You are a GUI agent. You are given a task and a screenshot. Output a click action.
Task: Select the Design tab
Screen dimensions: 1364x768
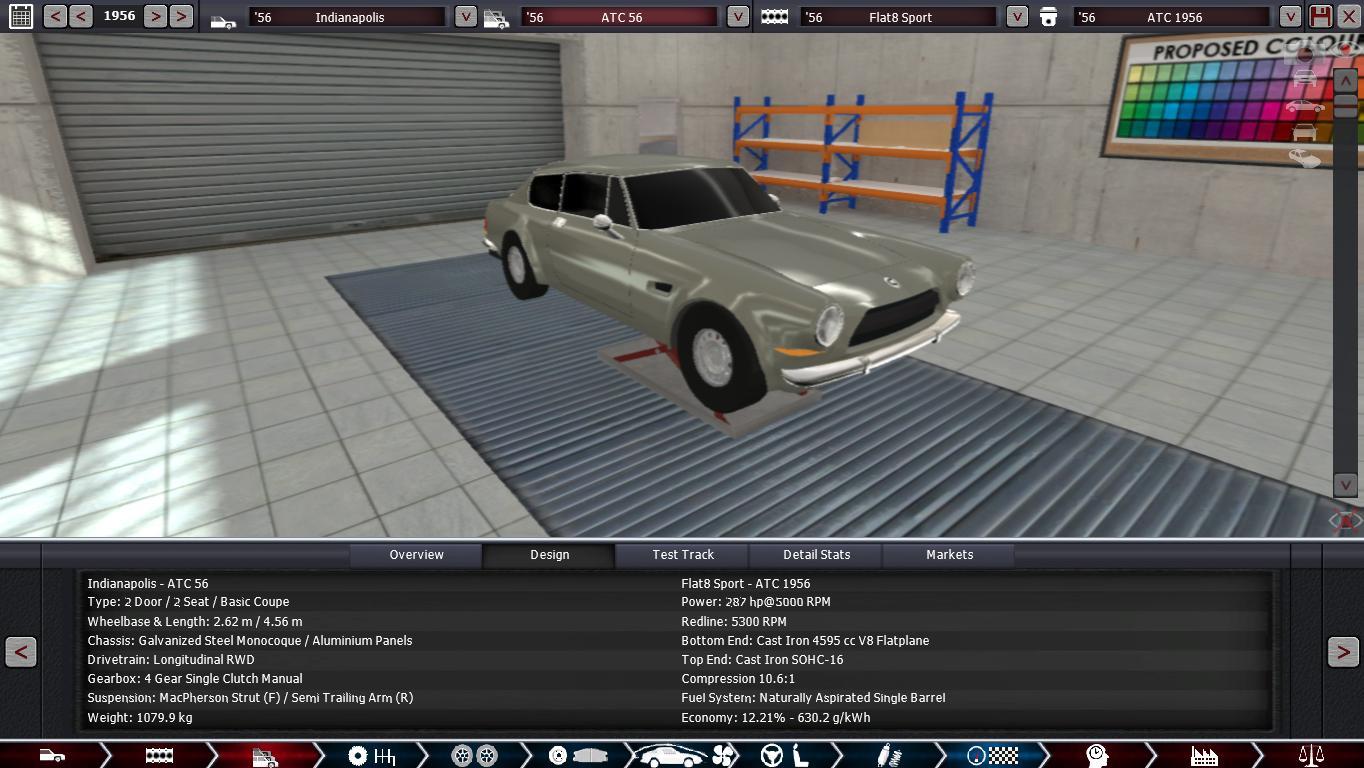pyautogui.click(x=549, y=555)
